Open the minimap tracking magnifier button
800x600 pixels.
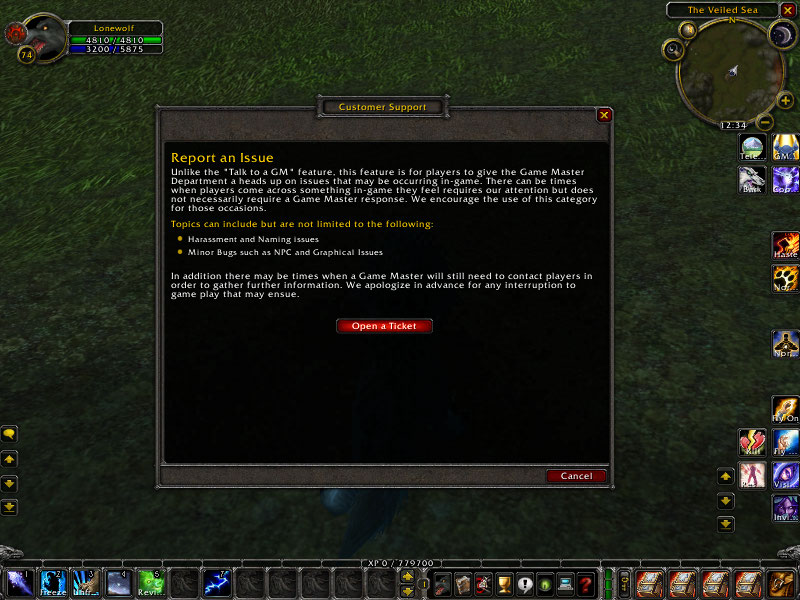pyautogui.click(x=674, y=48)
